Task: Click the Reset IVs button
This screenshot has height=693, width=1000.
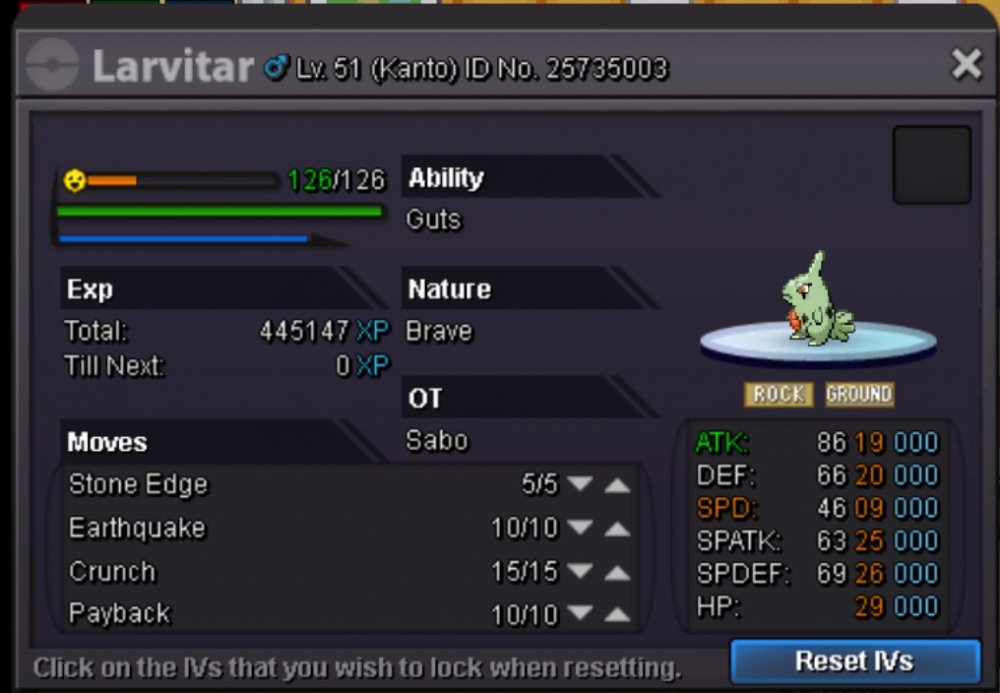Action: coord(854,661)
